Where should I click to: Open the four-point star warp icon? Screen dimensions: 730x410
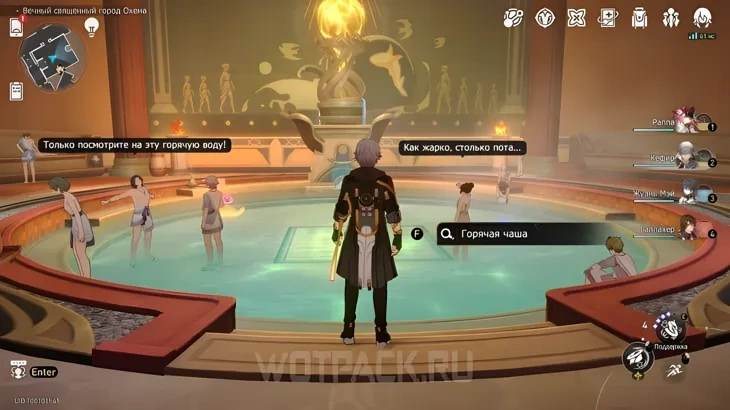point(576,18)
